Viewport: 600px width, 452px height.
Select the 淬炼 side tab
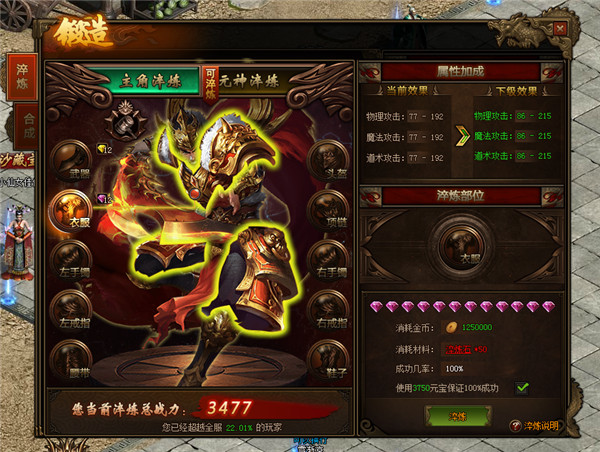click(21, 77)
